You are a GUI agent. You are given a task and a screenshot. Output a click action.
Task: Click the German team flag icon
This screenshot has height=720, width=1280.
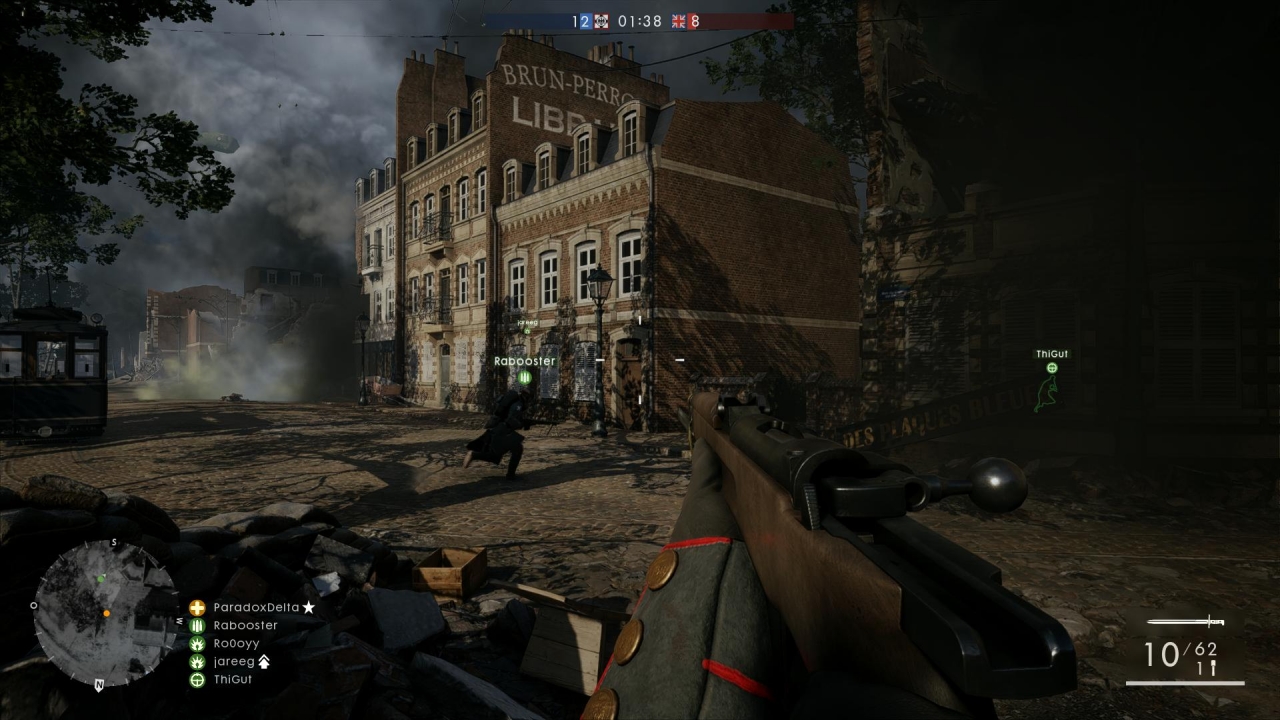(602, 21)
